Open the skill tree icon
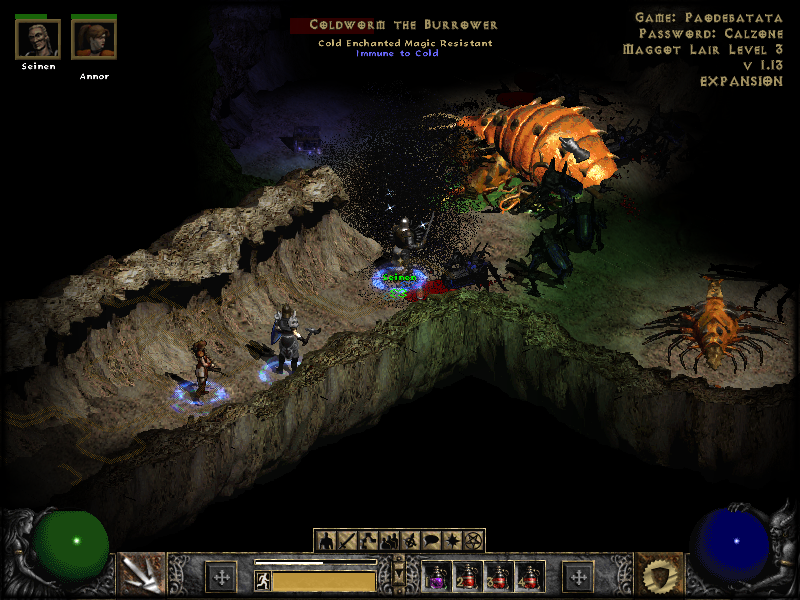The image size is (800, 600). (368, 541)
